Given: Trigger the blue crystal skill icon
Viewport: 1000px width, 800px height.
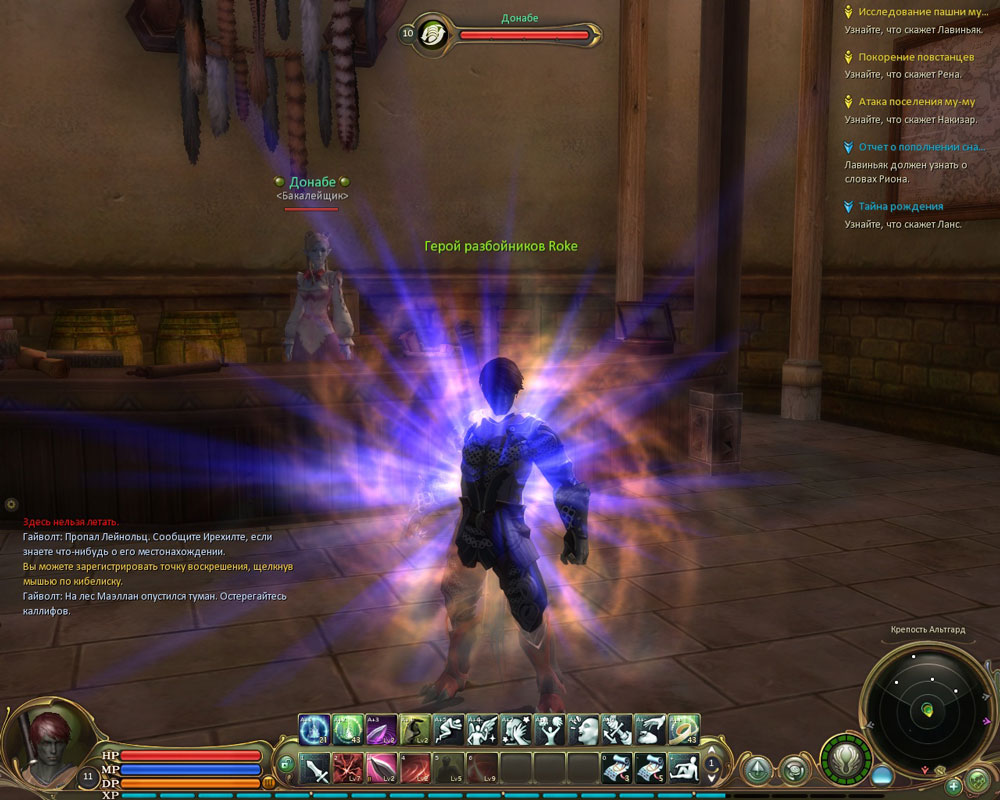Looking at the screenshot, I should point(314,729).
